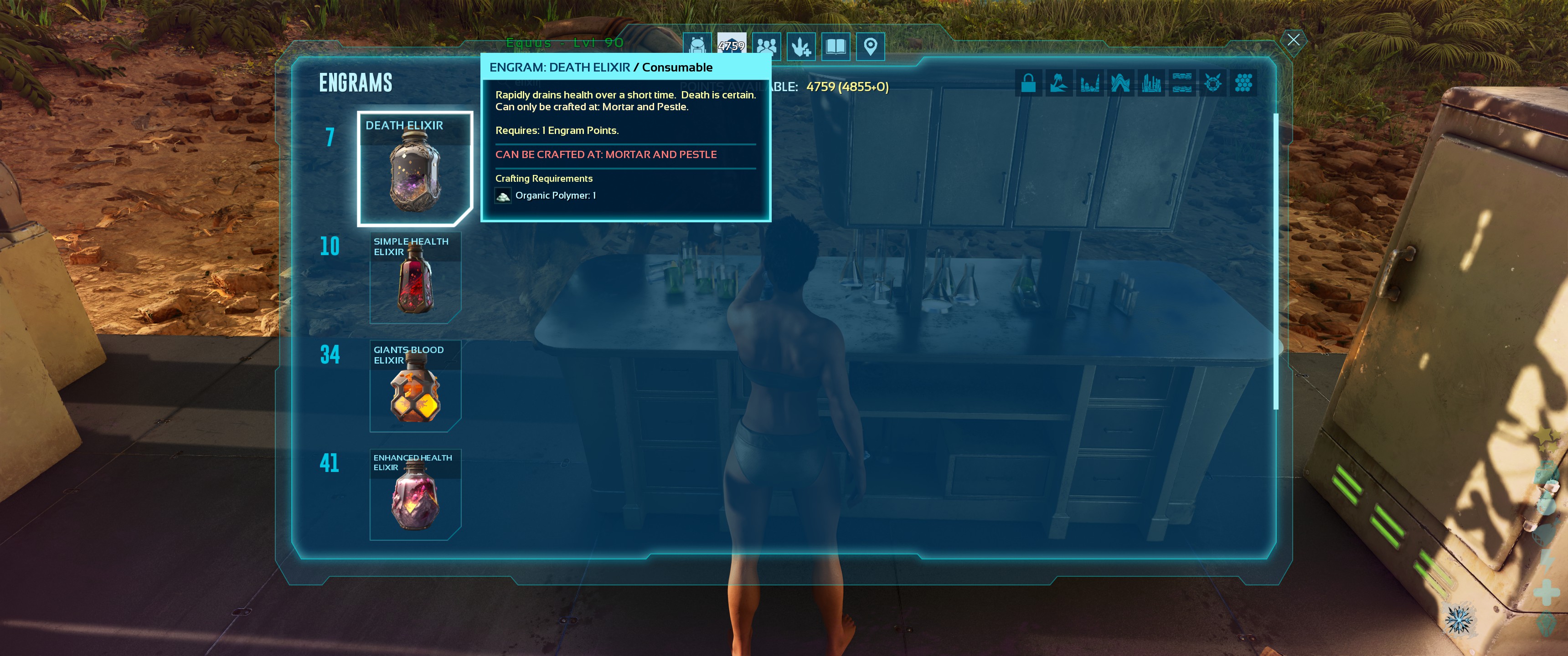Image resolution: width=1568 pixels, height=656 pixels.
Task: Open the inventory backpack tab
Action: pos(697,46)
